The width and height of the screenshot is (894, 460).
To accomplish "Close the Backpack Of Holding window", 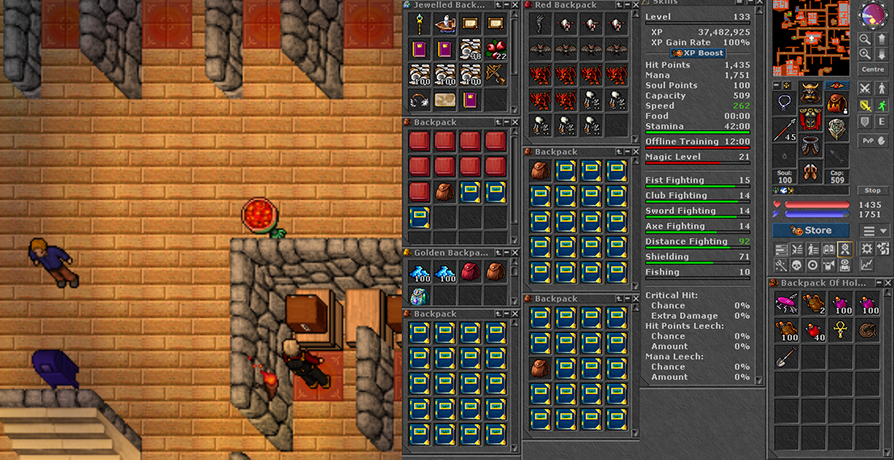I will tap(887, 283).
